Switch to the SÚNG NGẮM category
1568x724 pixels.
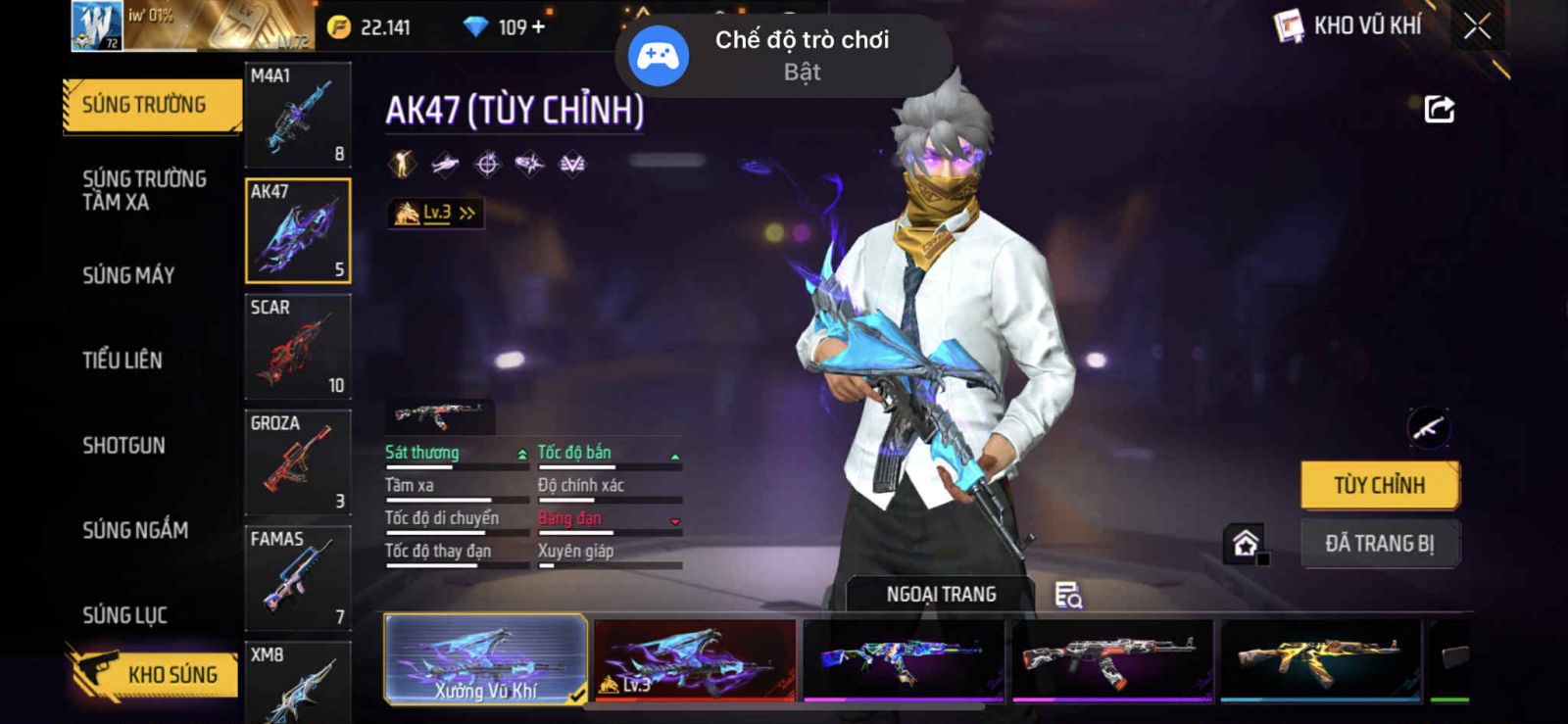click(x=135, y=530)
